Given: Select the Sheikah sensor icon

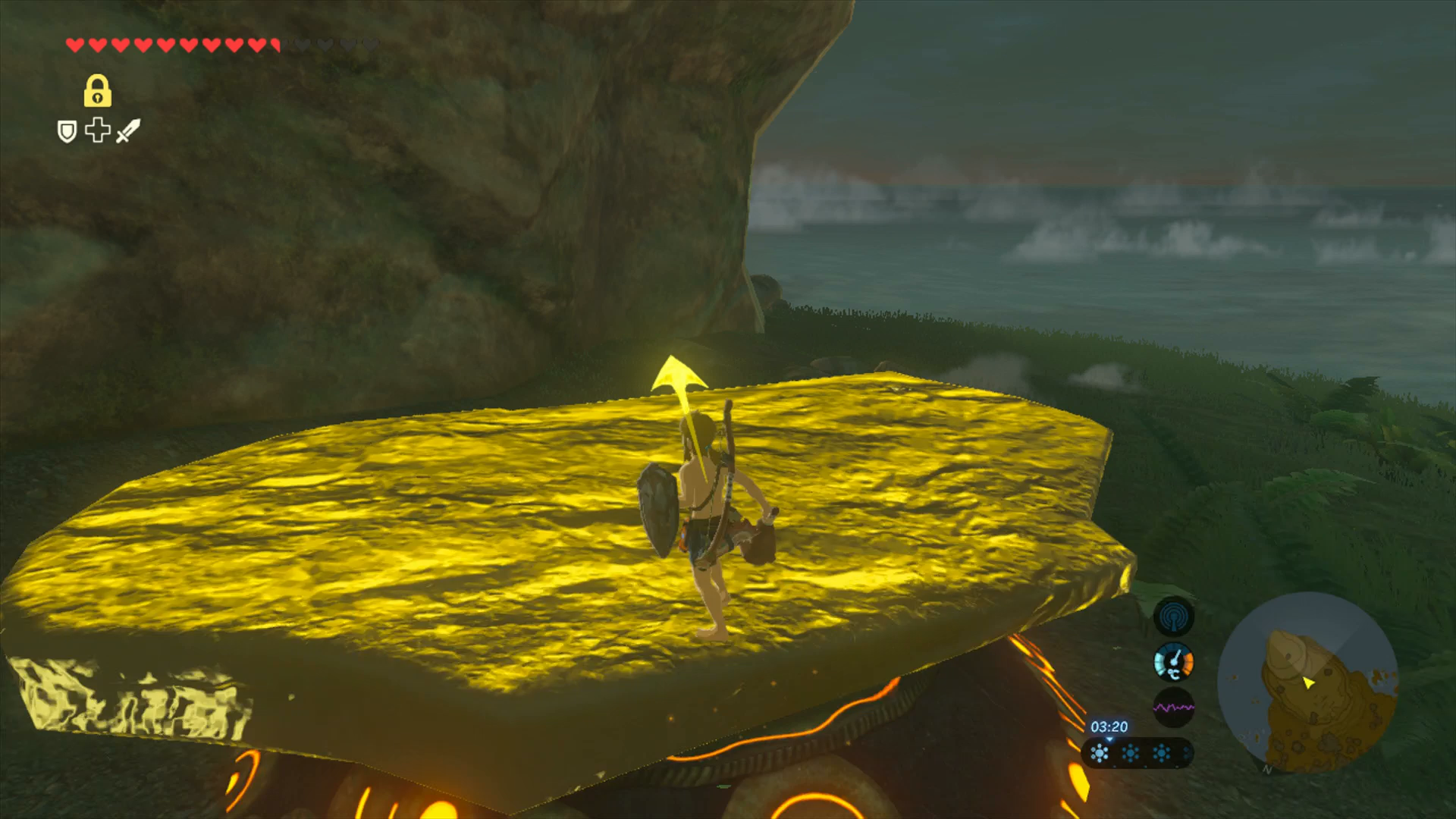Looking at the screenshot, I should (1172, 616).
